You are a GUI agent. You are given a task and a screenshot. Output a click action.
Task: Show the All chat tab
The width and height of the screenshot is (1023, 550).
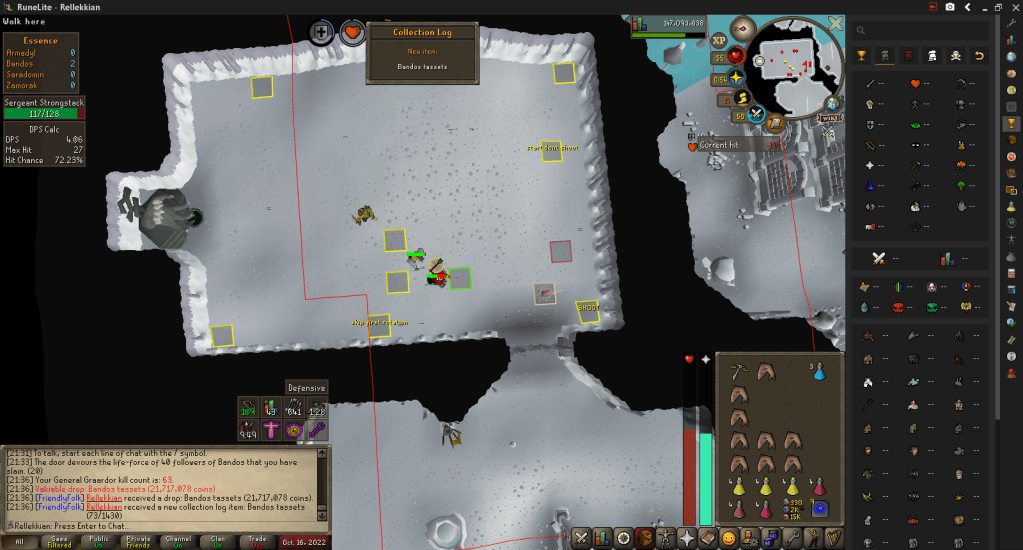click(17, 540)
